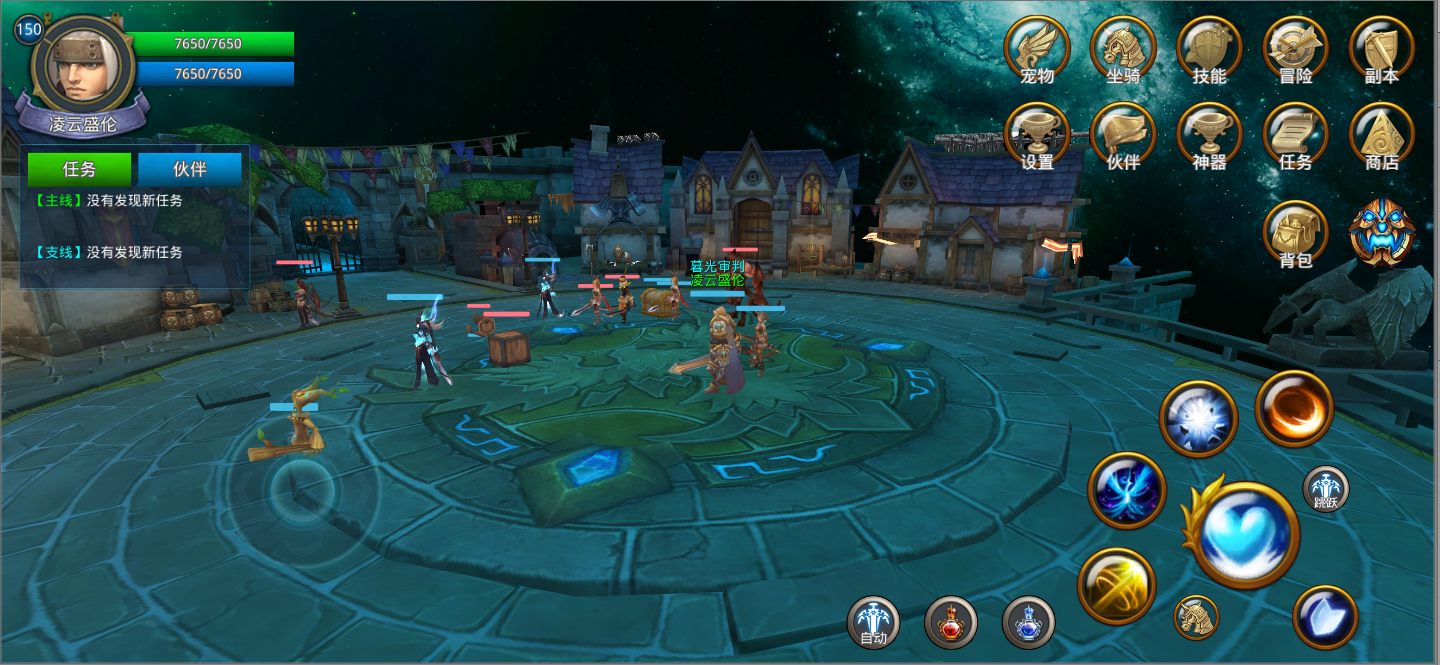Image resolution: width=1440 pixels, height=665 pixels.
Task: Enter the 副本 dungeon menu
Action: coord(1381,48)
